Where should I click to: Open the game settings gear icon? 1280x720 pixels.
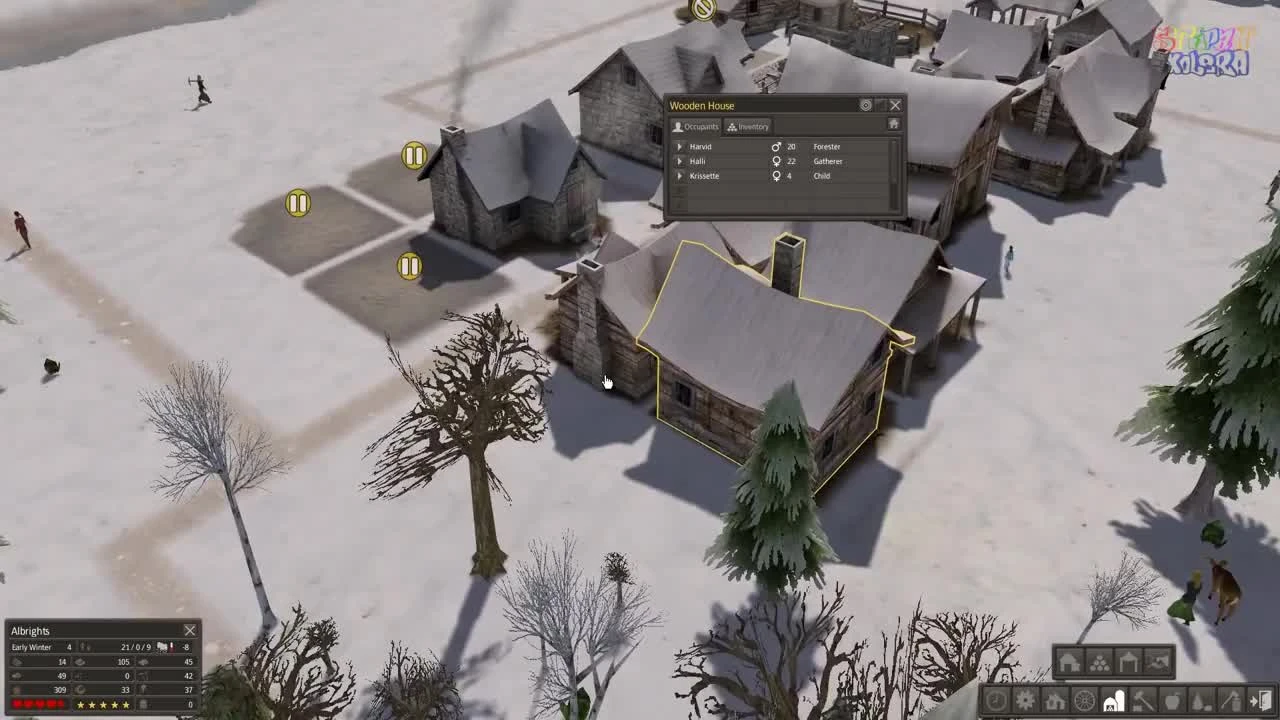[x=1024, y=701]
